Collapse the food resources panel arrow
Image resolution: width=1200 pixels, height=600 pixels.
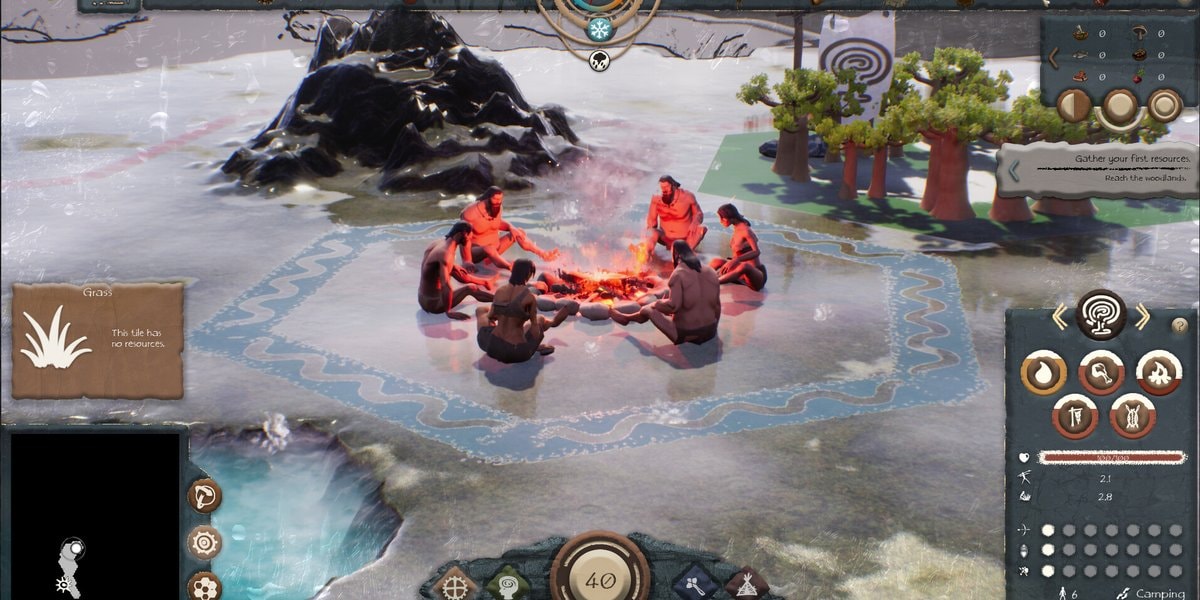click(1053, 58)
